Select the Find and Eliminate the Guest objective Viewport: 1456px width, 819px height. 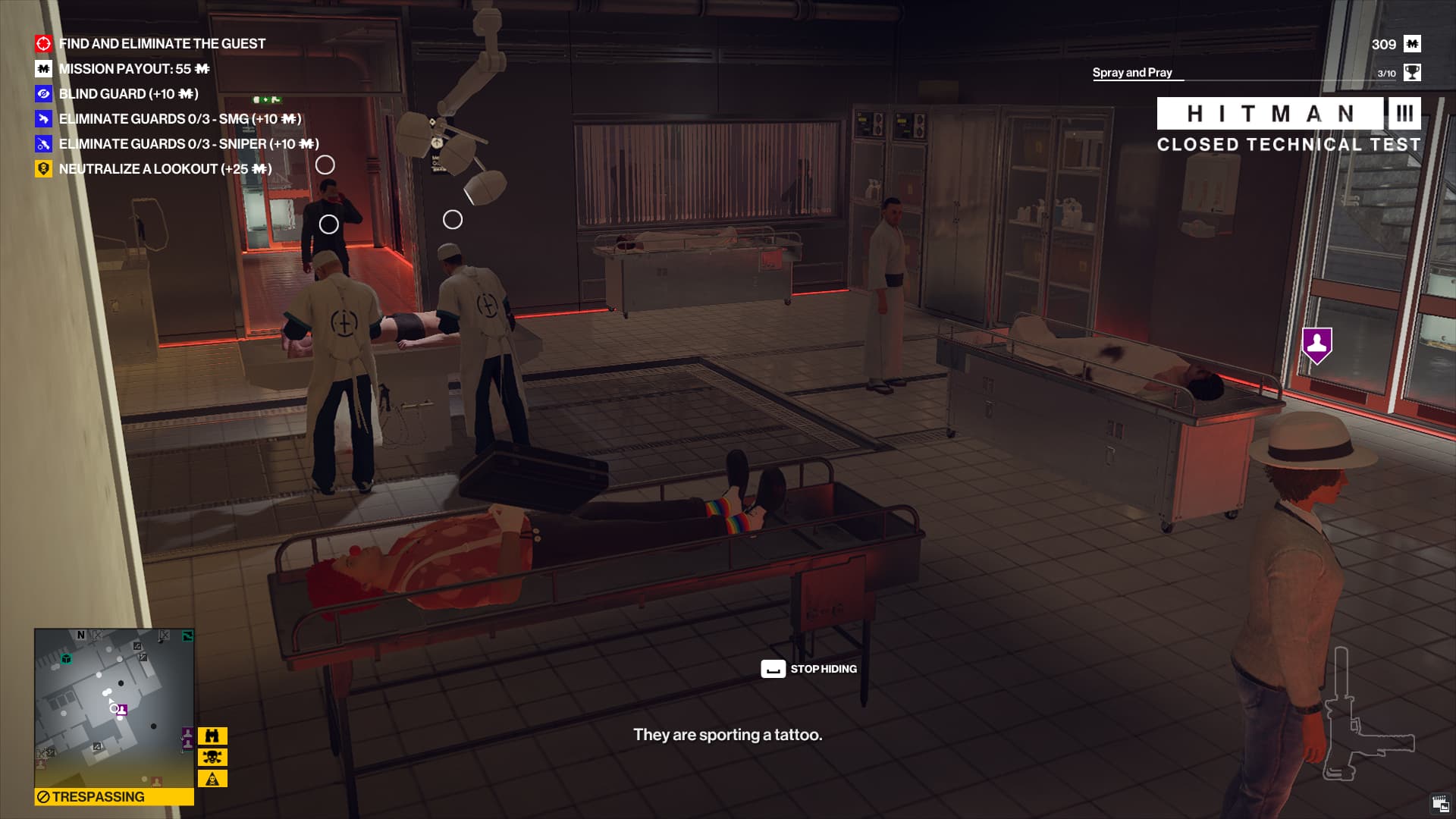tap(162, 44)
